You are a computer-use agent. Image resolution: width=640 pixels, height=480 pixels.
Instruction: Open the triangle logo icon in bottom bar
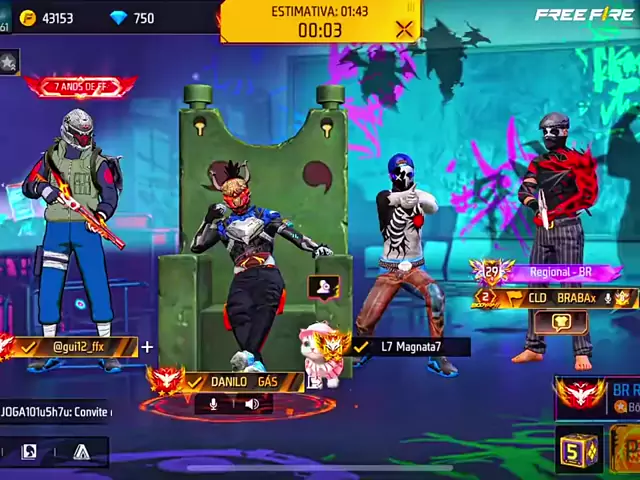point(81,452)
